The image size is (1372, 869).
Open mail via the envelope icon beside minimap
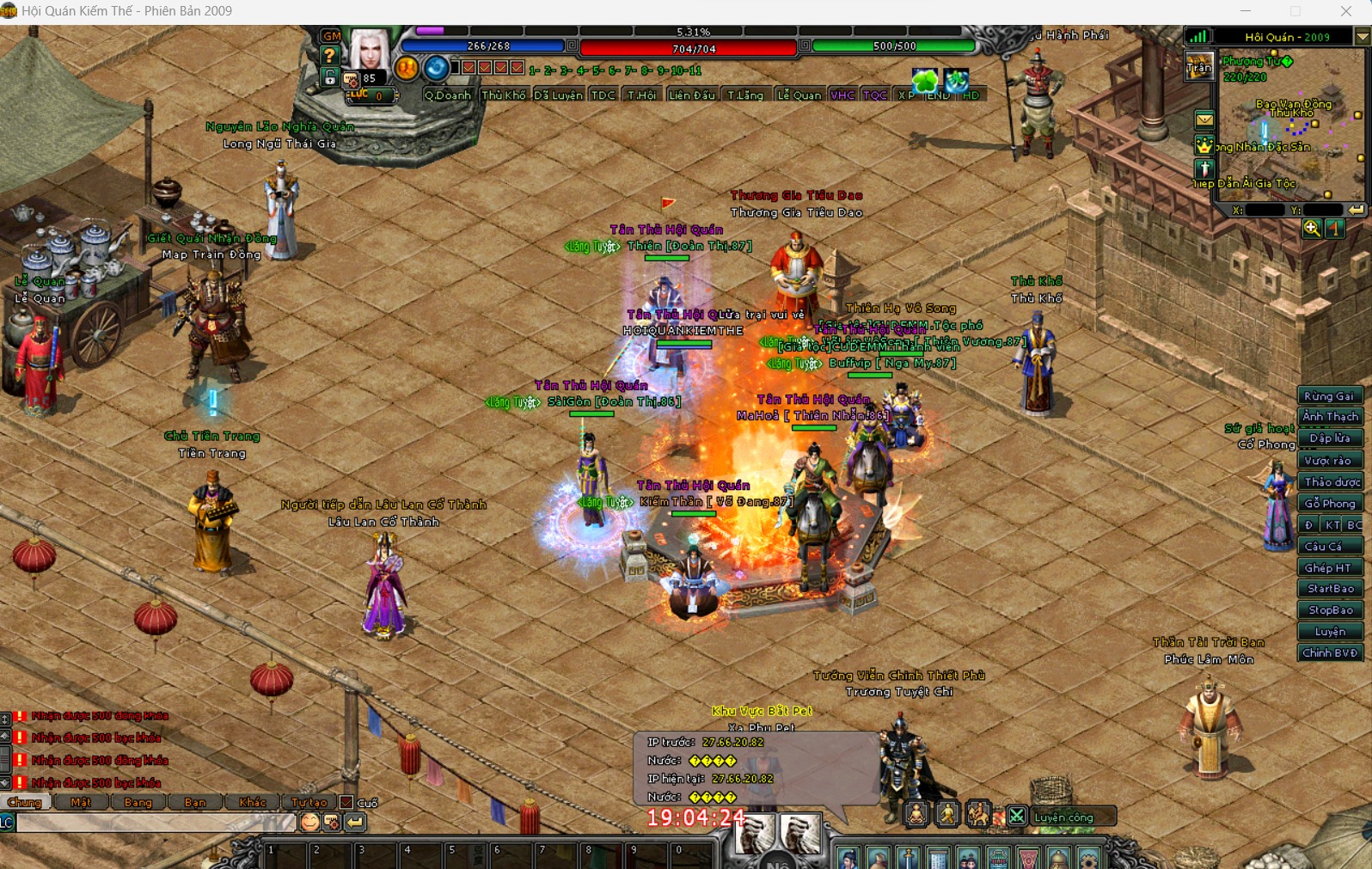(x=1204, y=121)
